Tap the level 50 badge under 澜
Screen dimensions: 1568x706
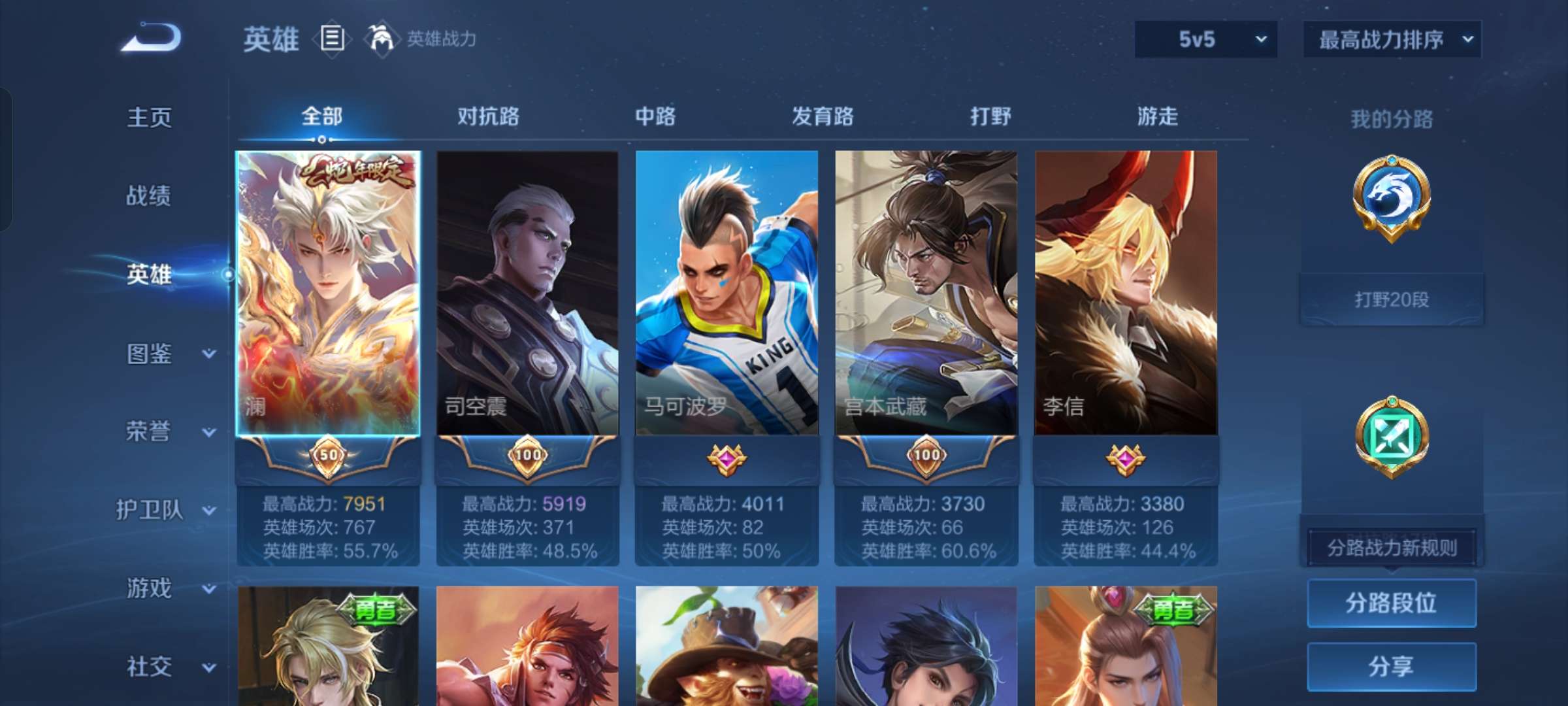pyautogui.click(x=329, y=456)
